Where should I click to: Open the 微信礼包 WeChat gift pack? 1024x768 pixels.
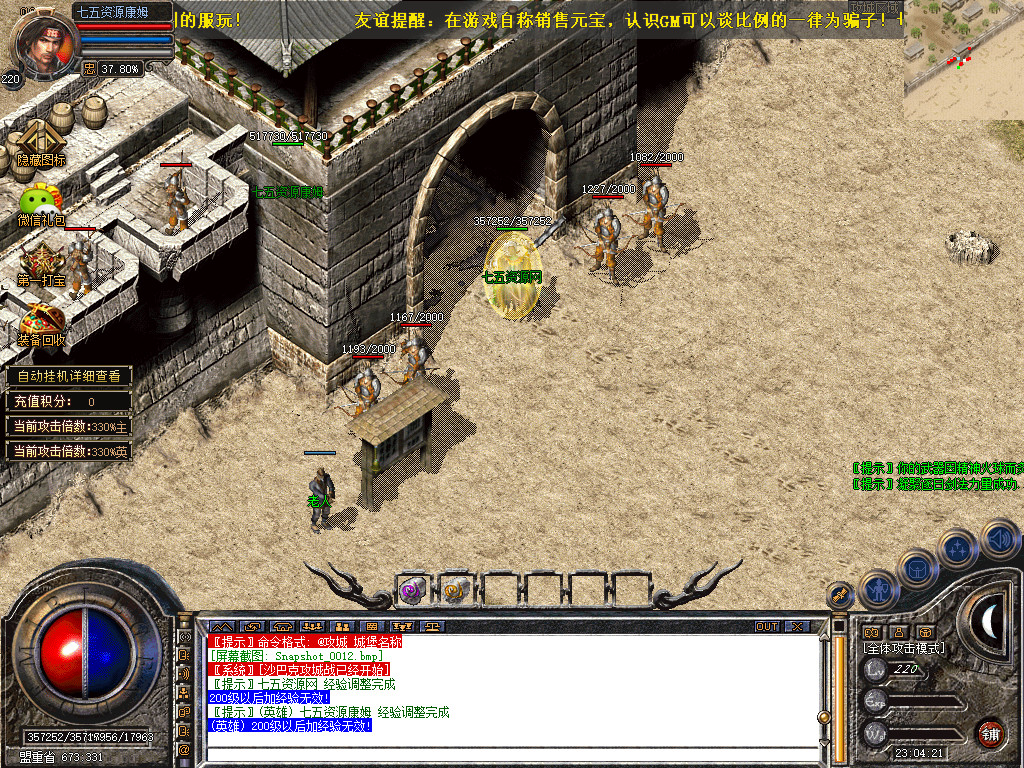(x=41, y=203)
